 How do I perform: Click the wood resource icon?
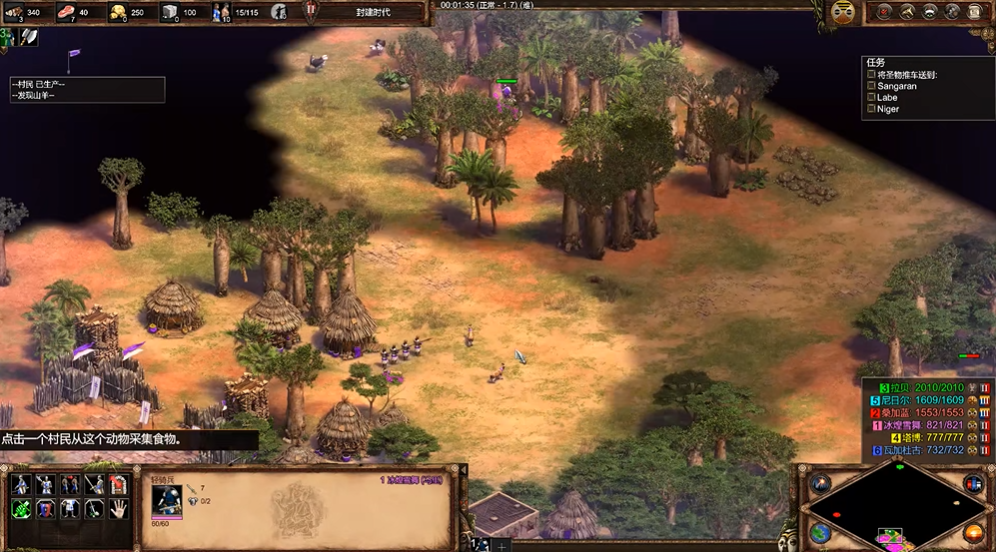click(18, 12)
